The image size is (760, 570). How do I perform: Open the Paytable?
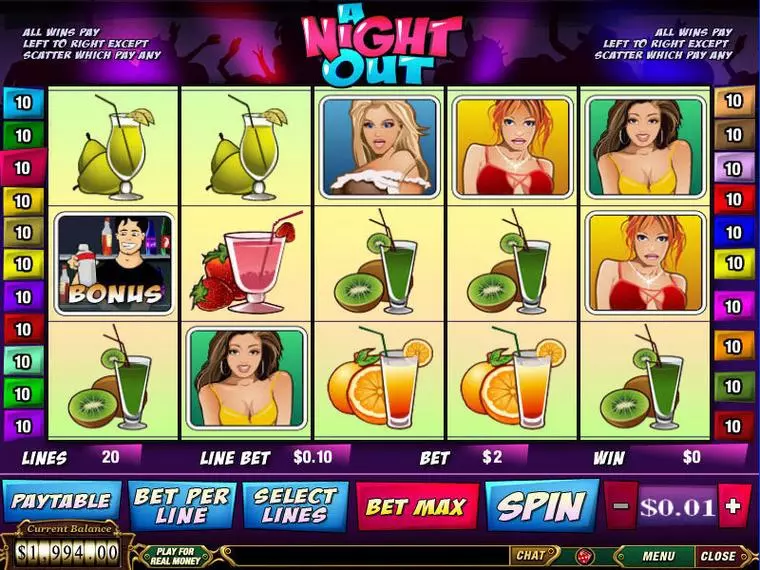61,502
